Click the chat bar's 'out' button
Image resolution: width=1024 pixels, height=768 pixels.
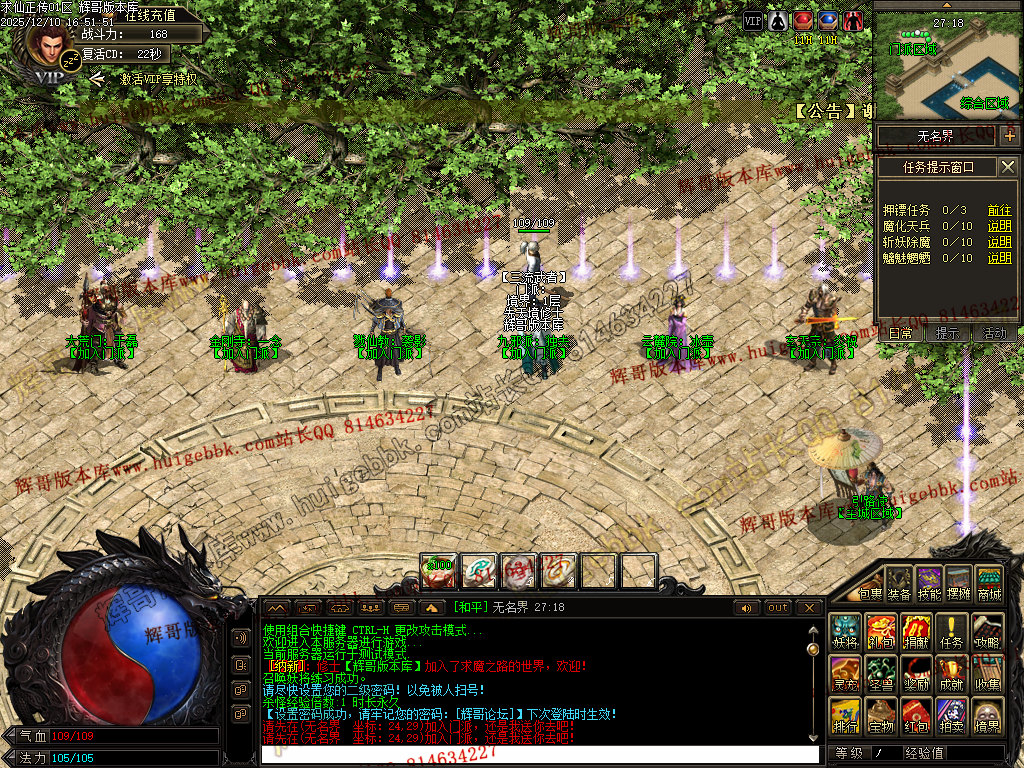pos(778,608)
